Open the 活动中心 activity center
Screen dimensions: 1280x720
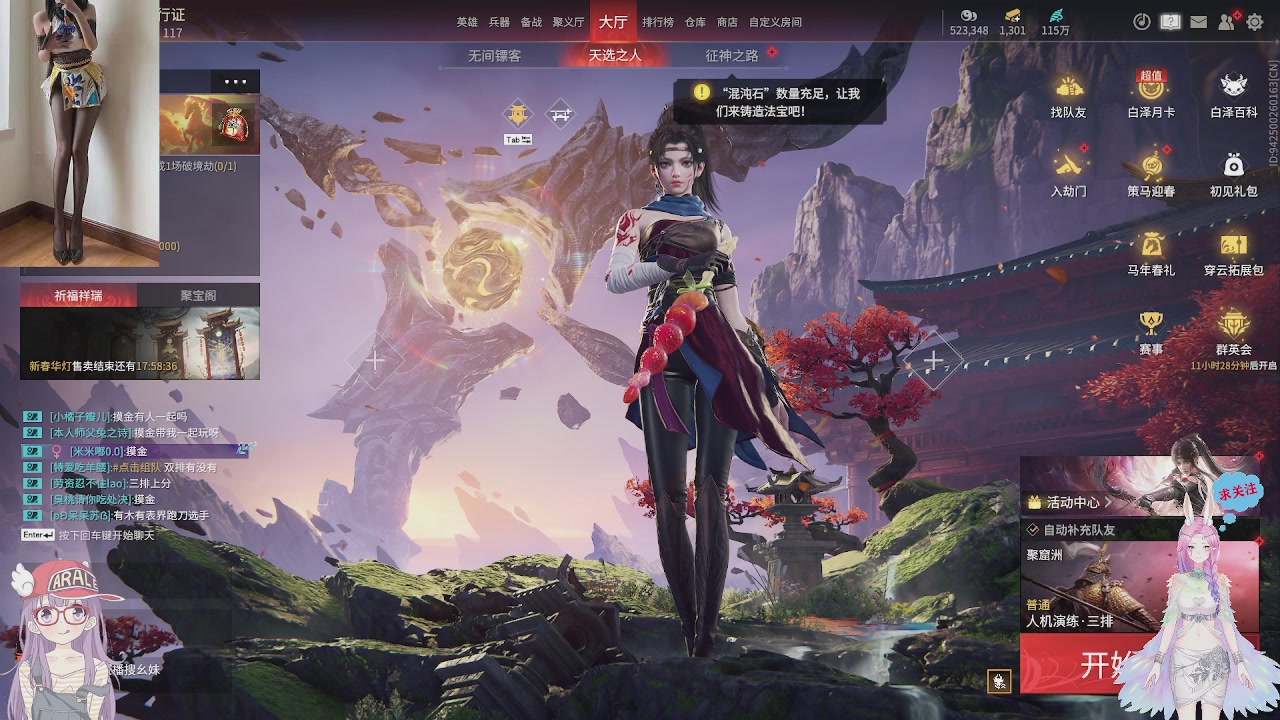(1073, 502)
